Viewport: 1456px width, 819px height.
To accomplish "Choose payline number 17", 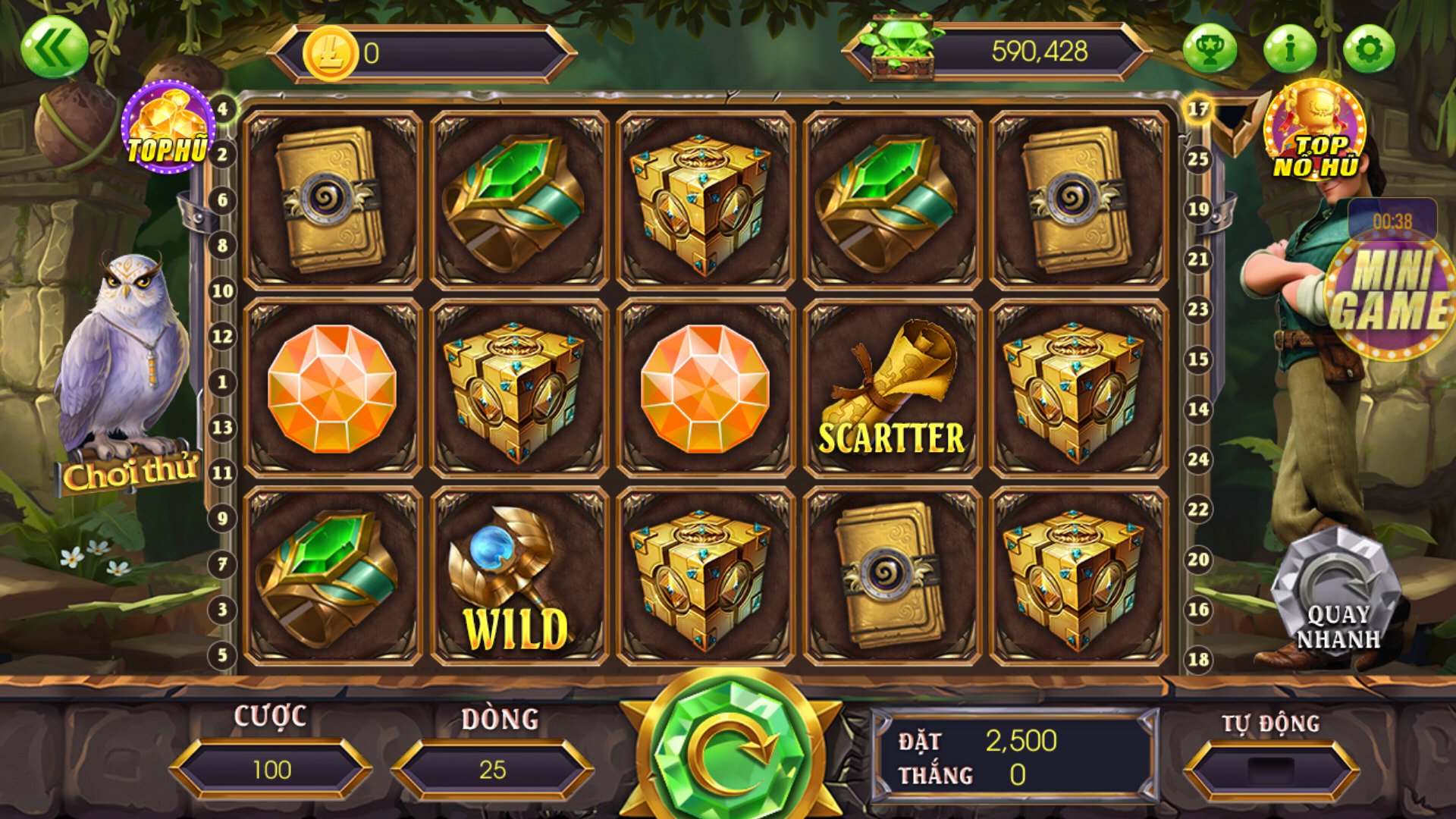I will click(x=1198, y=109).
